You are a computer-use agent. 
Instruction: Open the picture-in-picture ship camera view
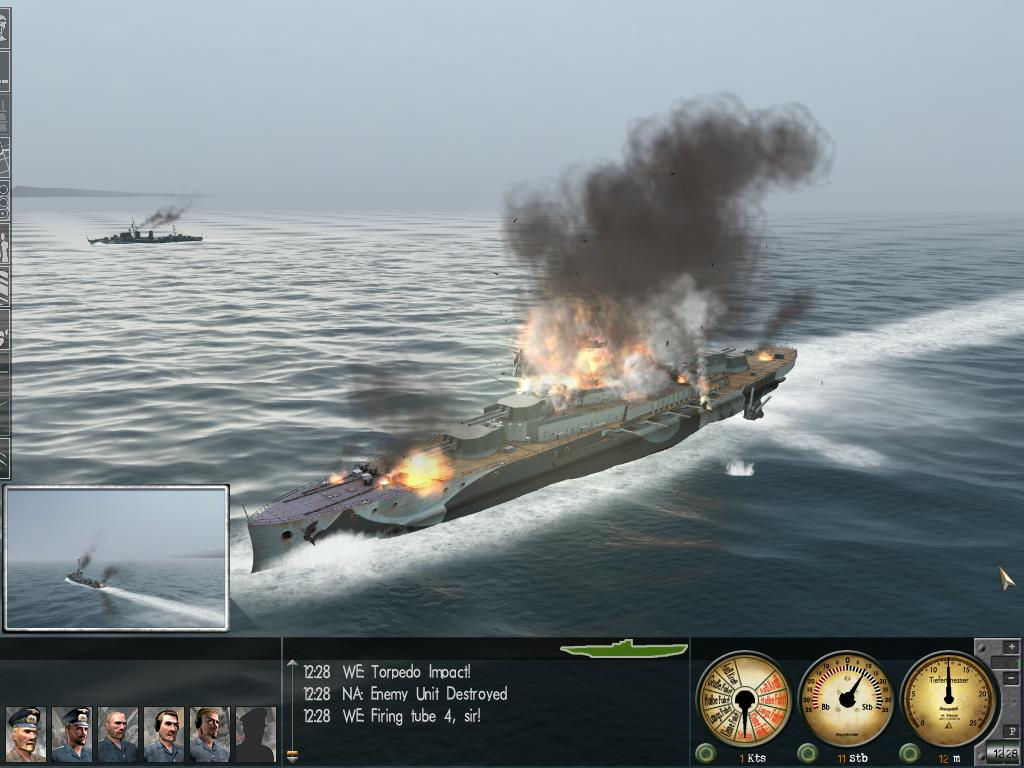pos(116,558)
